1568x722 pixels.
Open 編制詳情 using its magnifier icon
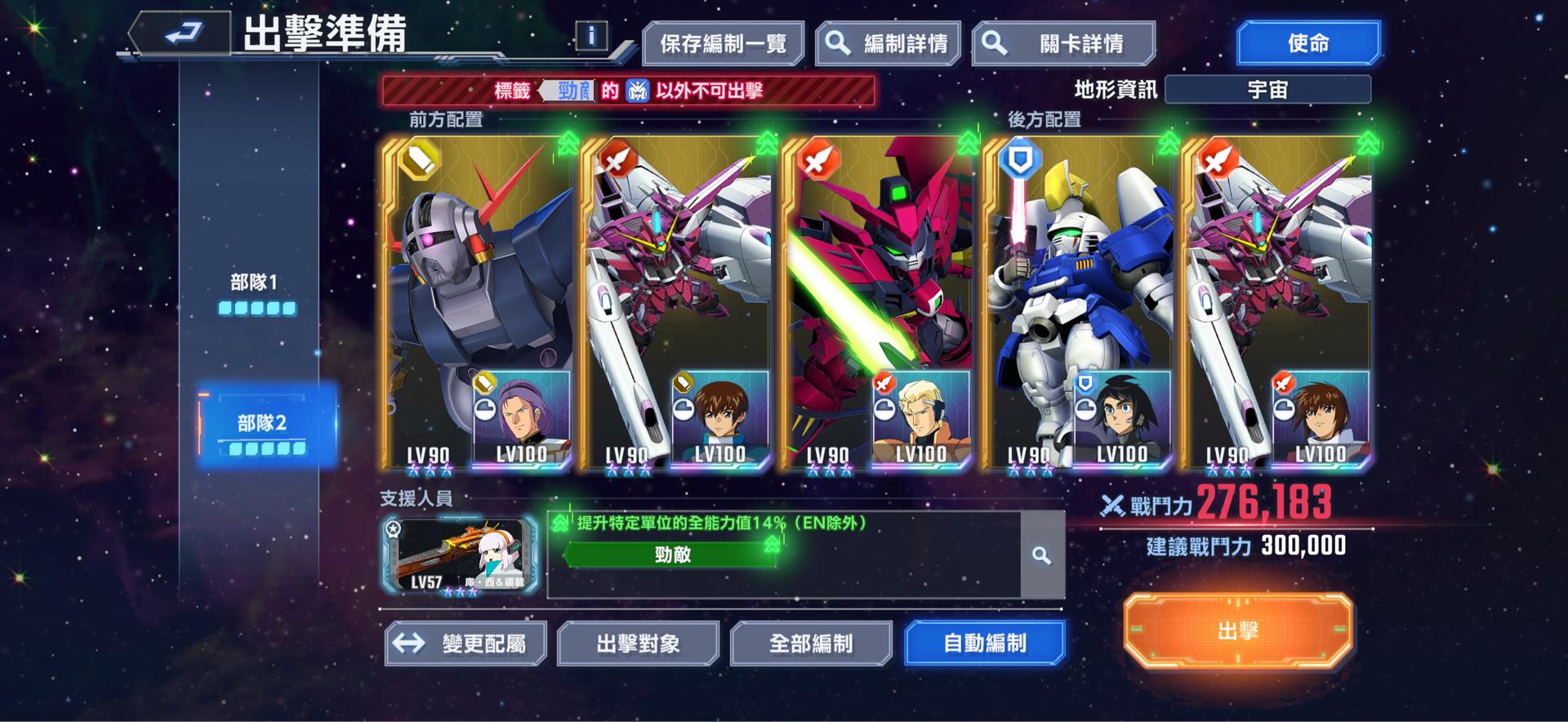click(x=836, y=42)
